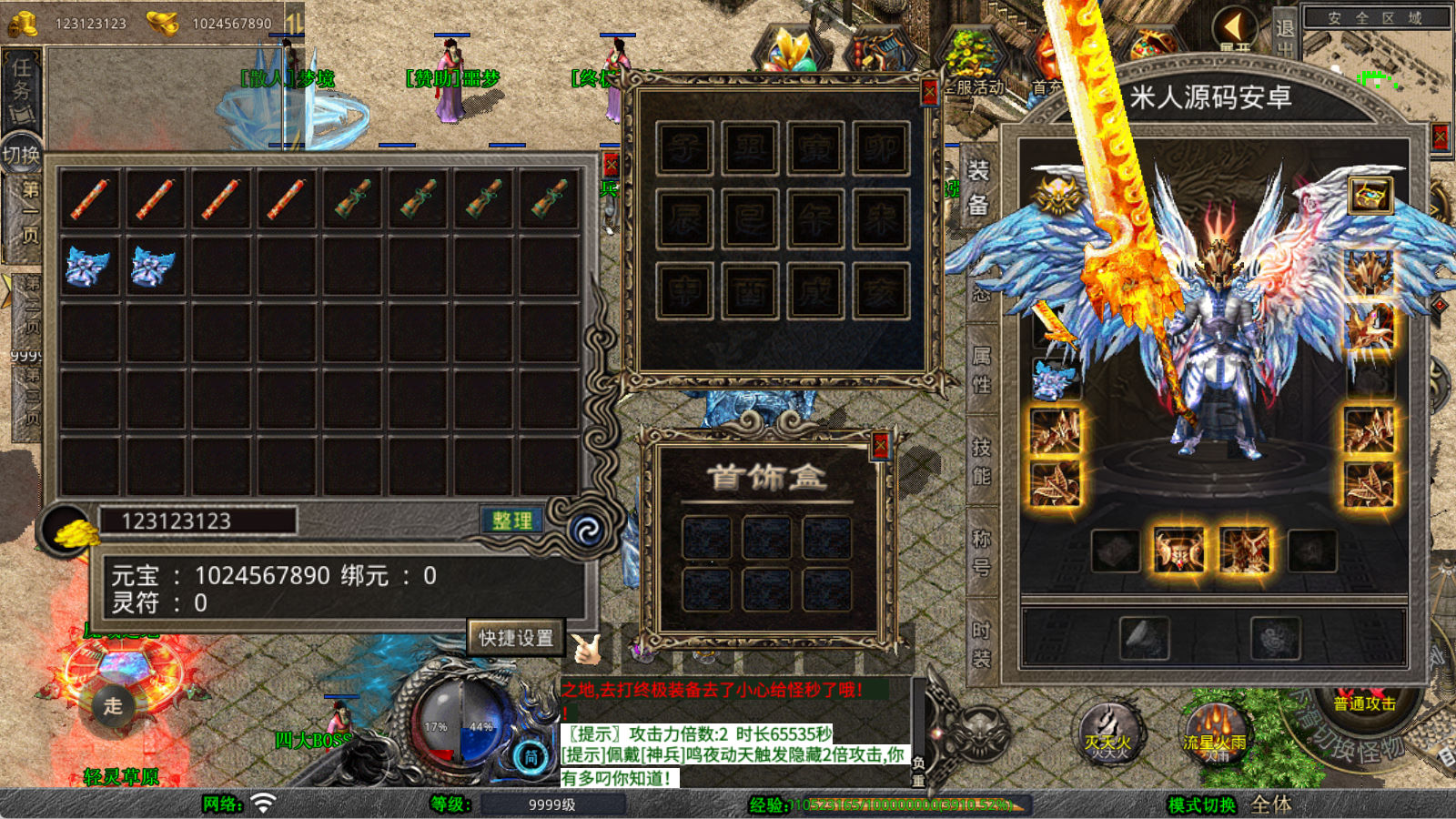This screenshot has width=1456, height=819.
Task: Close the zodiac slots panel
Action: (x=929, y=92)
